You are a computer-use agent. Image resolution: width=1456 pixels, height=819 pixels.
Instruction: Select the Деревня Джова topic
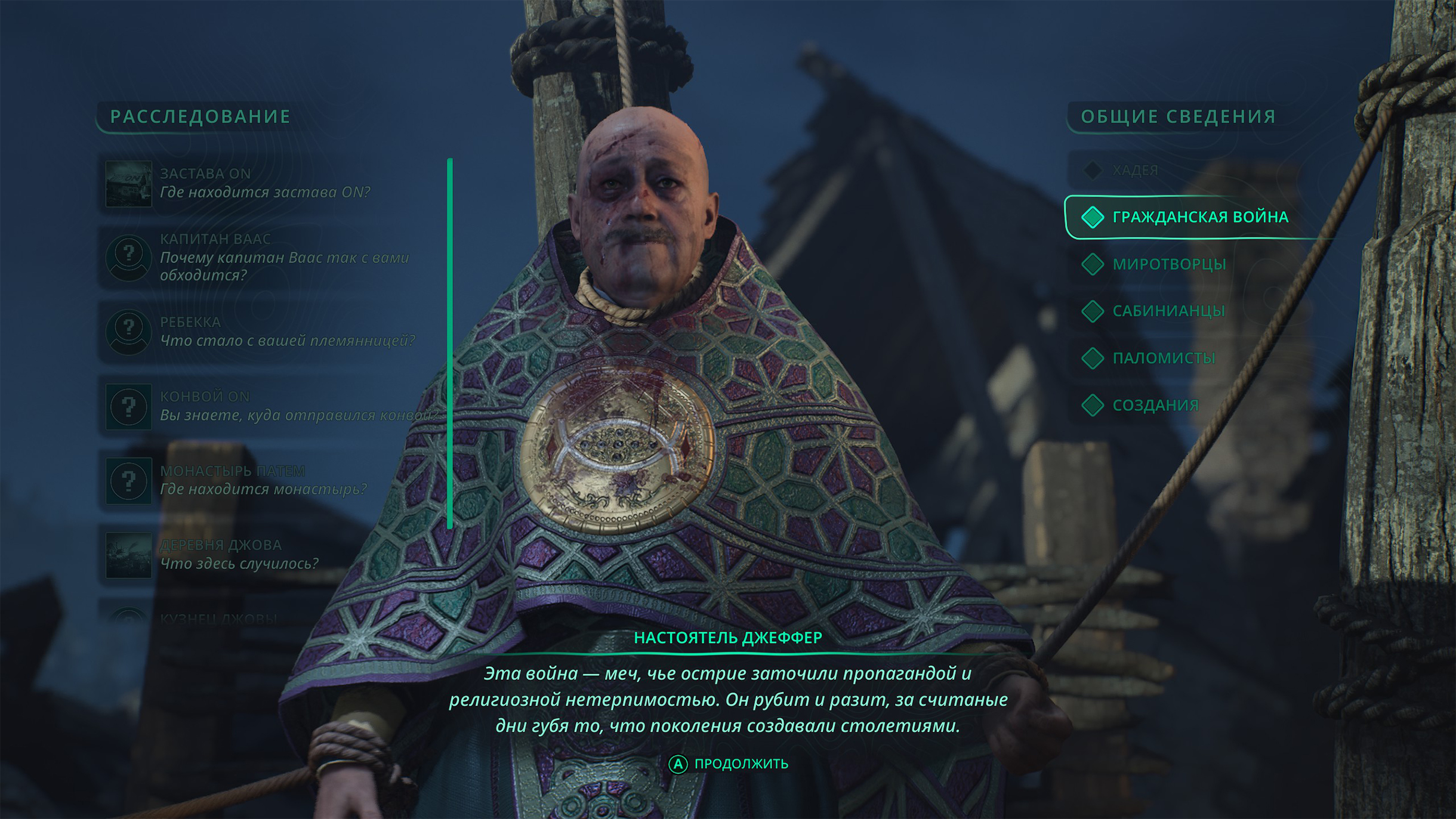[x=239, y=554]
